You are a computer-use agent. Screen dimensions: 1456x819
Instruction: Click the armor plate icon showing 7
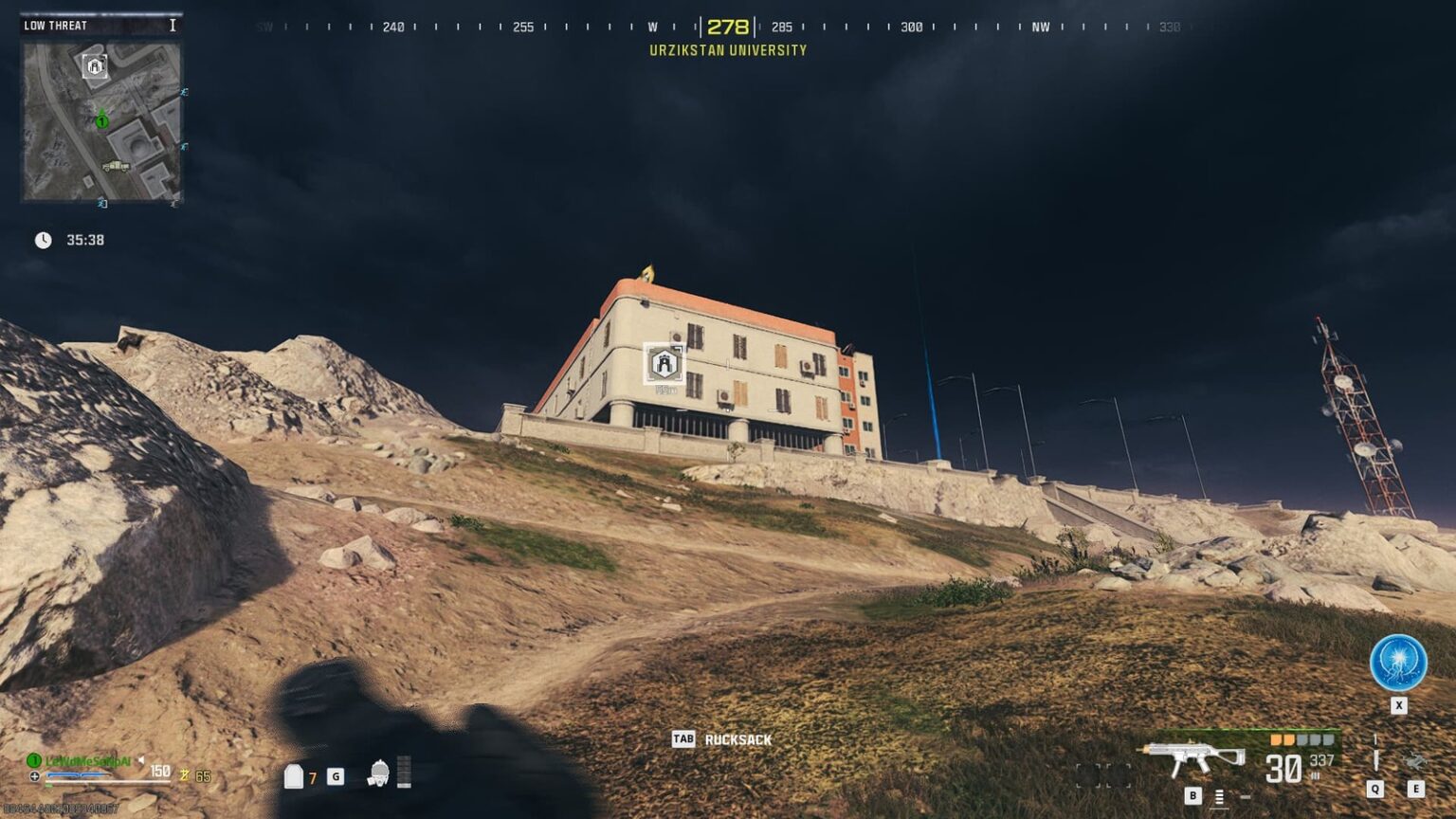[293, 774]
